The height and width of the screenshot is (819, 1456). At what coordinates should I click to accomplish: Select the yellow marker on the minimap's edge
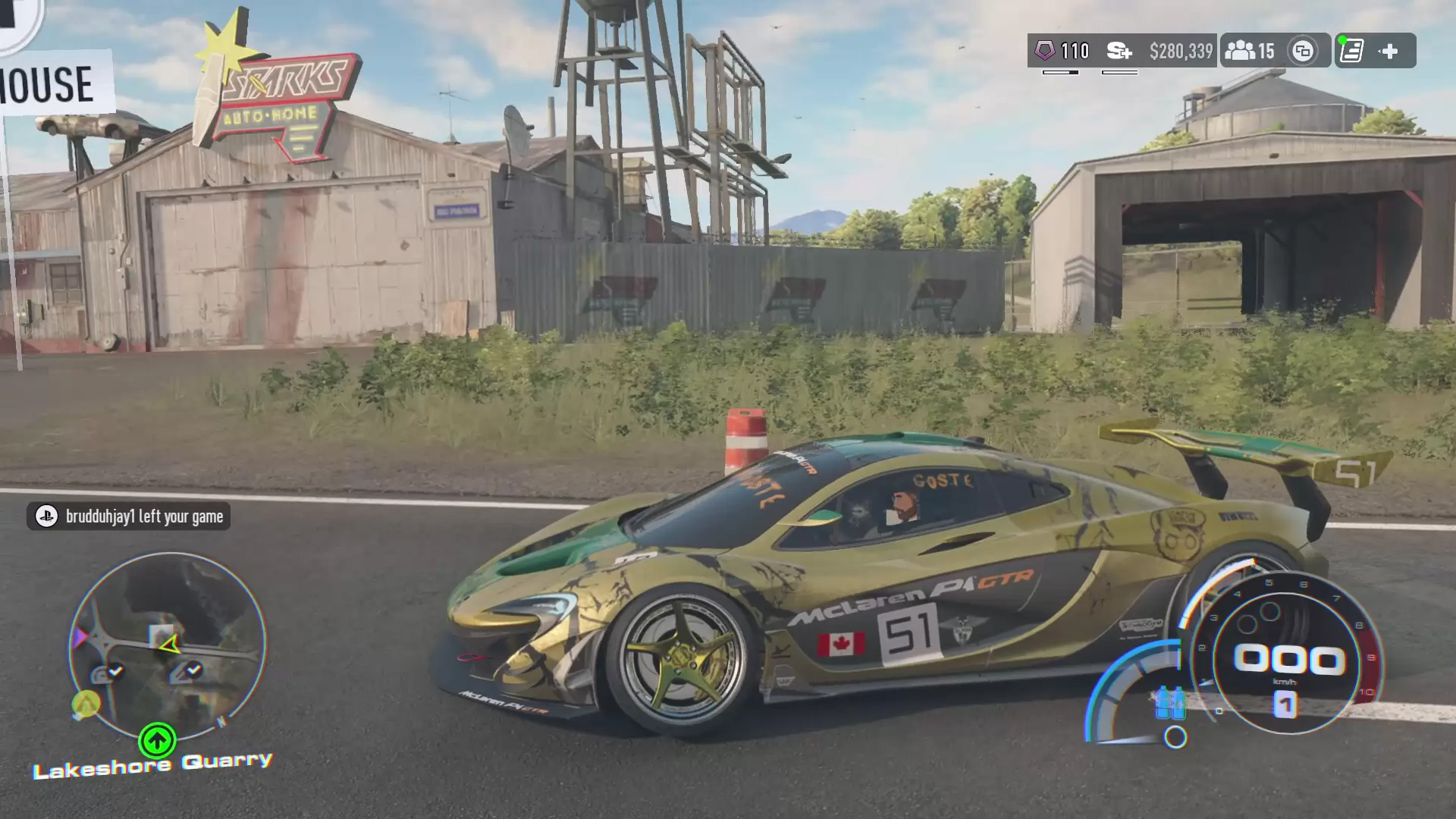pos(86,704)
